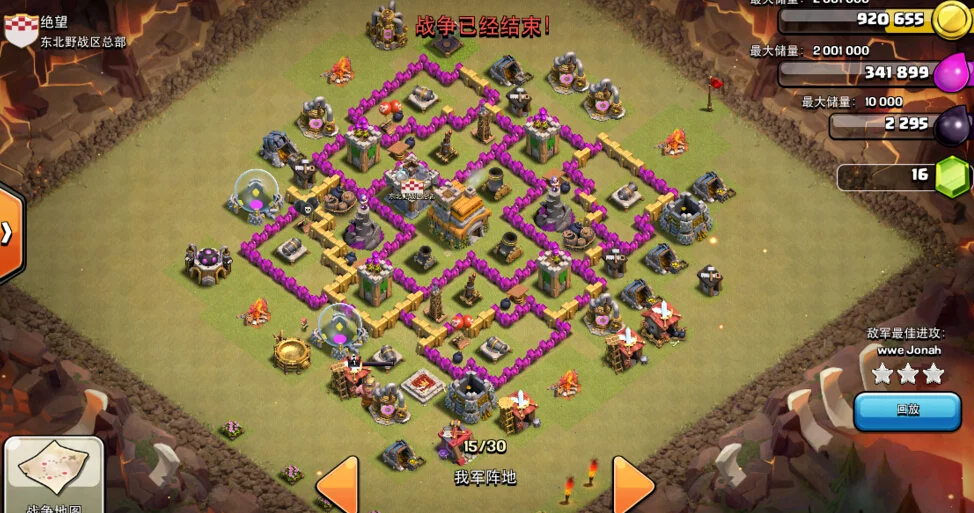Tap the green gem icon

[952, 177]
